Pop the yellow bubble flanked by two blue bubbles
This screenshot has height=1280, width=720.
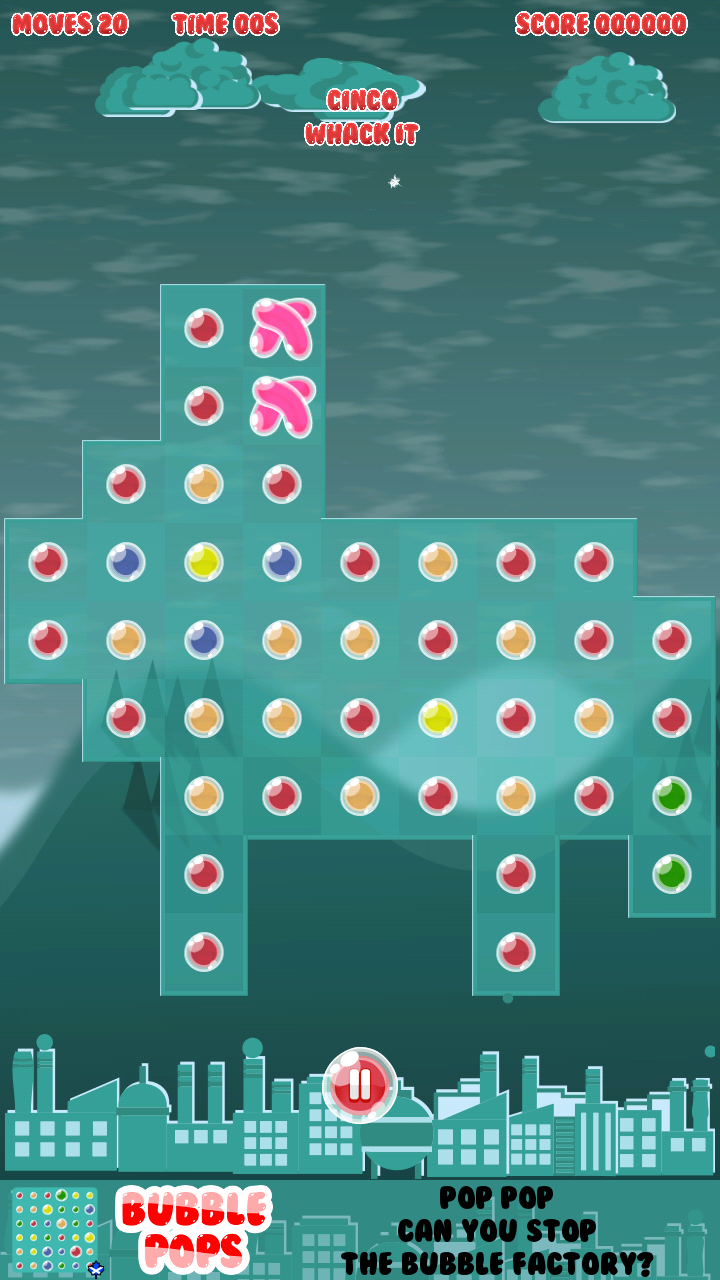(203, 562)
